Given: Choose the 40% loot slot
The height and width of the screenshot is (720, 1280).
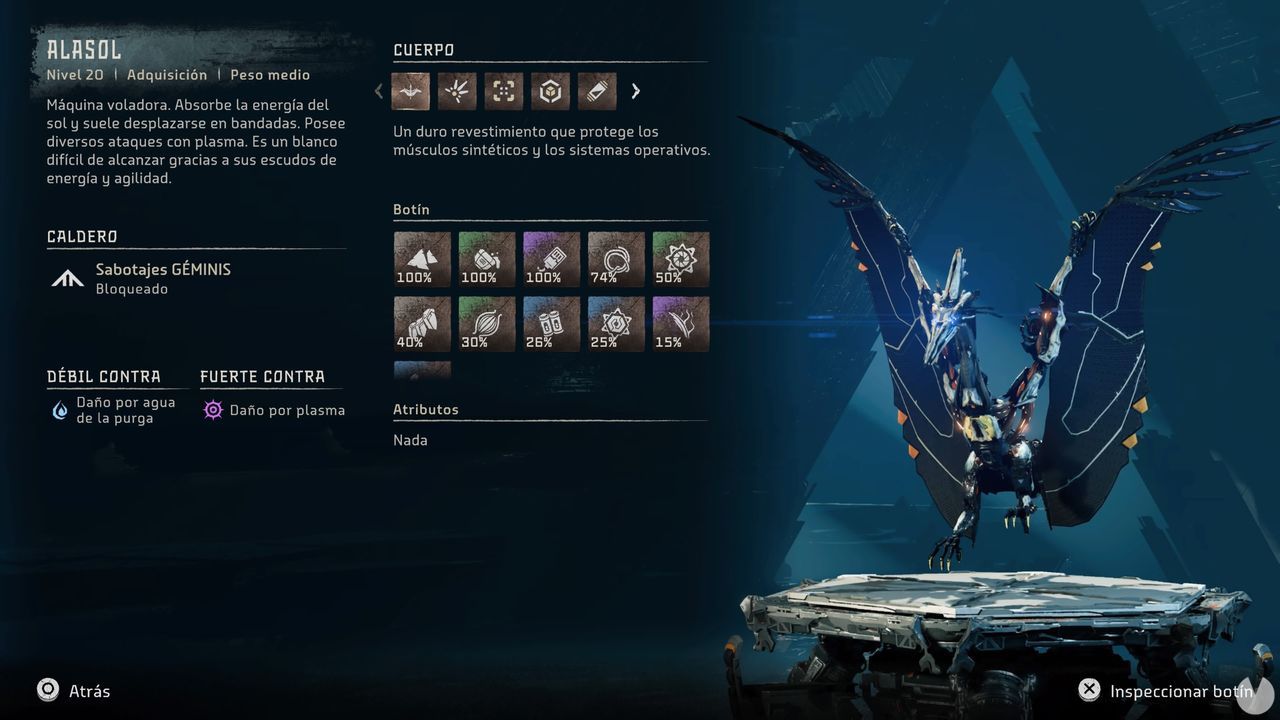Looking at the screenshot, I should click(422, 324).
